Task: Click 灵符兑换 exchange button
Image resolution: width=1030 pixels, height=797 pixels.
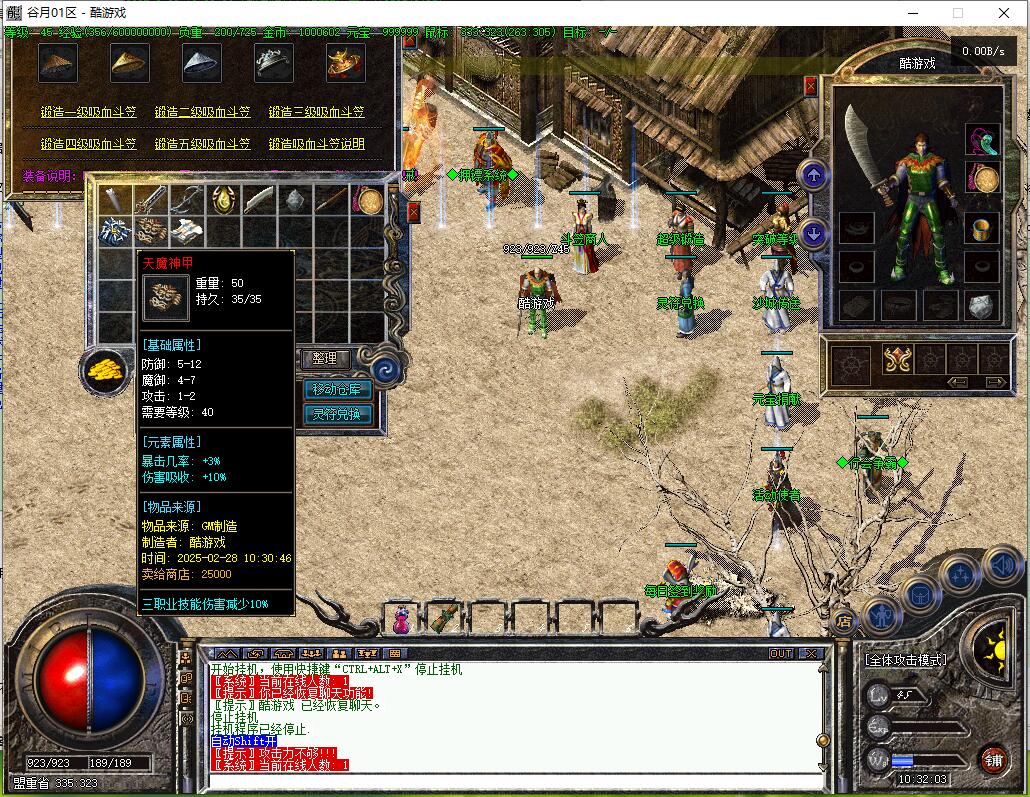Action: 337,414
